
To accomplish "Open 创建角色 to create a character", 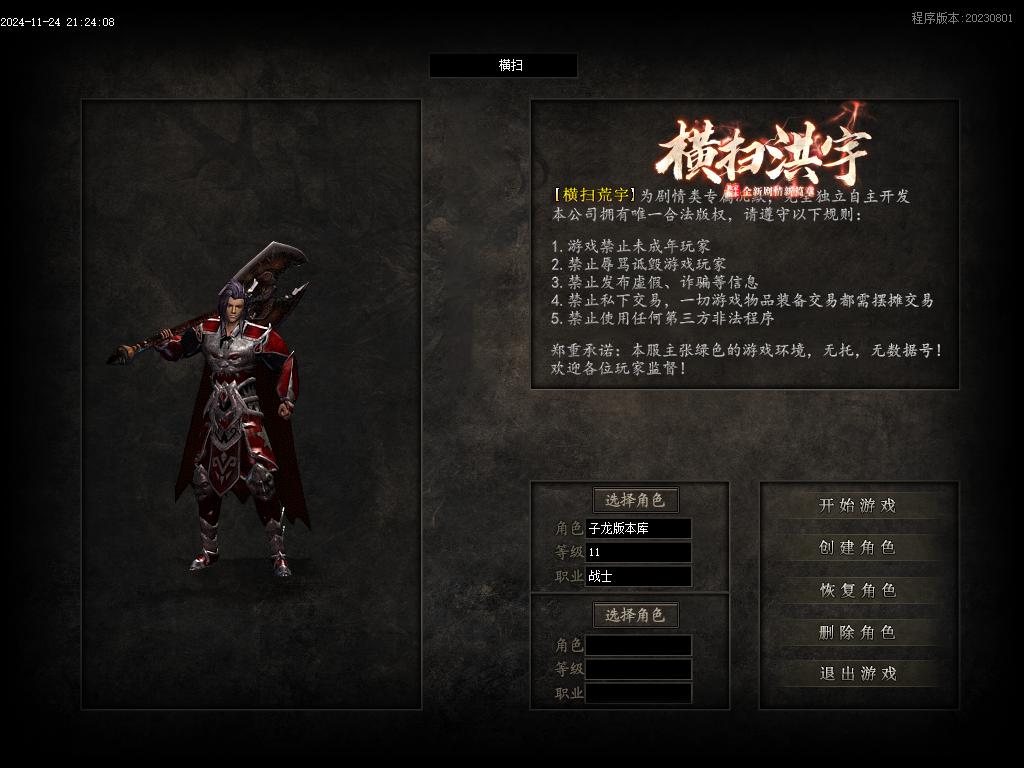I will pyautogui.click(x=858, y=548).
